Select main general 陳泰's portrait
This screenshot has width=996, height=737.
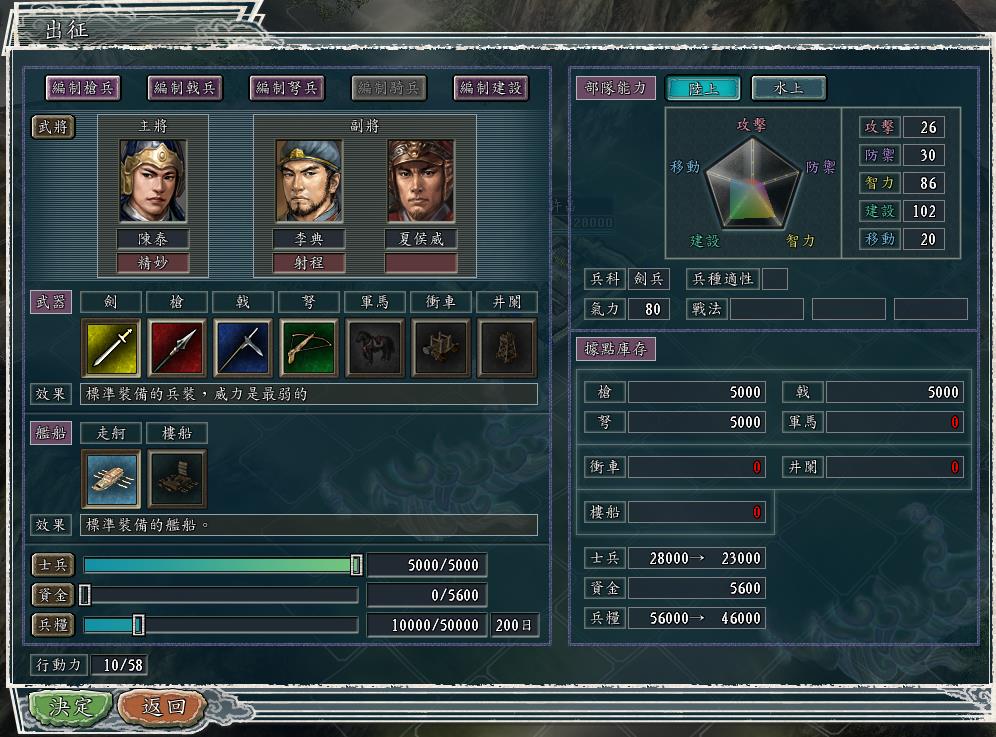153,181
